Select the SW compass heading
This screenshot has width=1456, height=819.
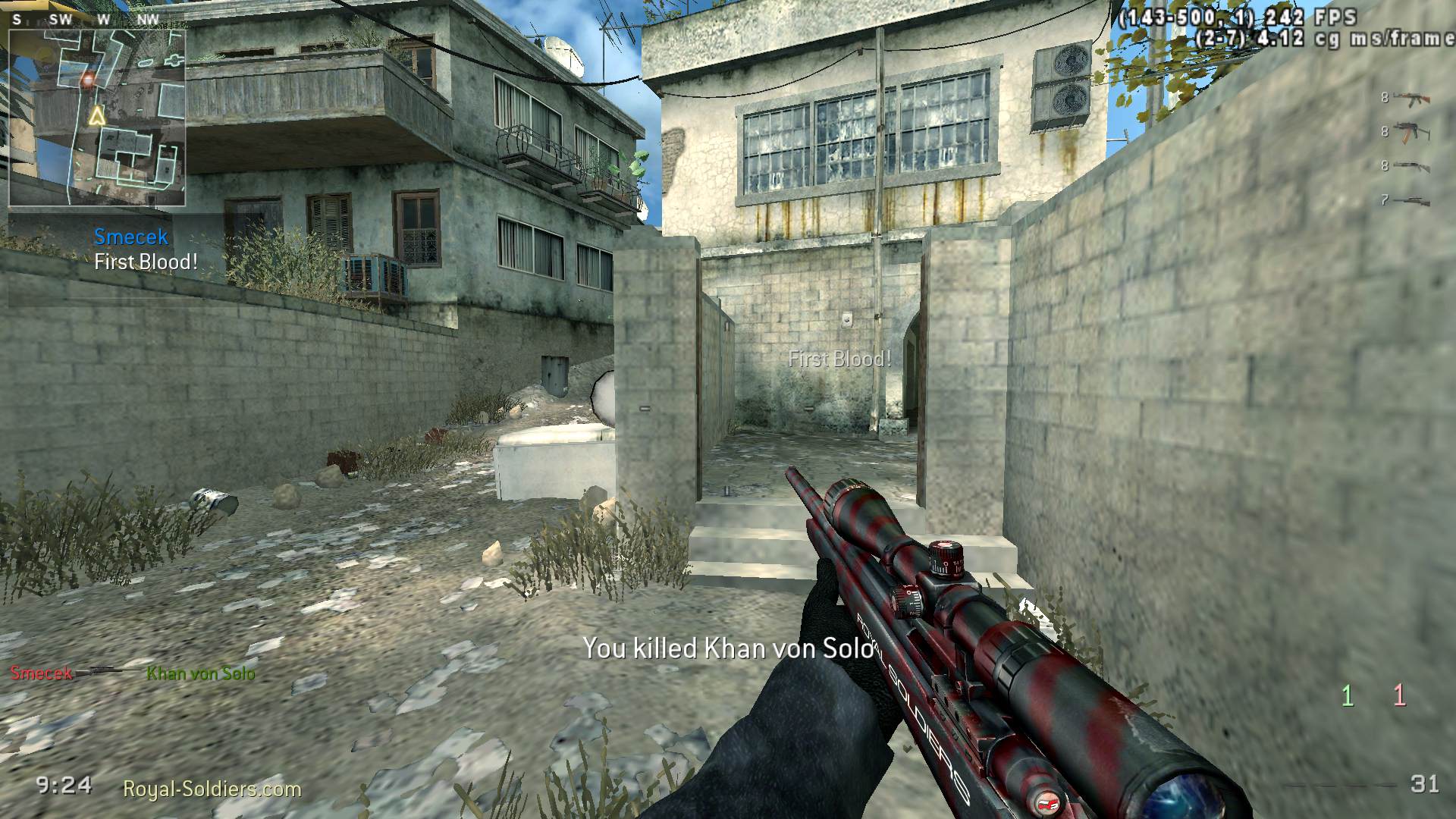[x=62, y=19]
